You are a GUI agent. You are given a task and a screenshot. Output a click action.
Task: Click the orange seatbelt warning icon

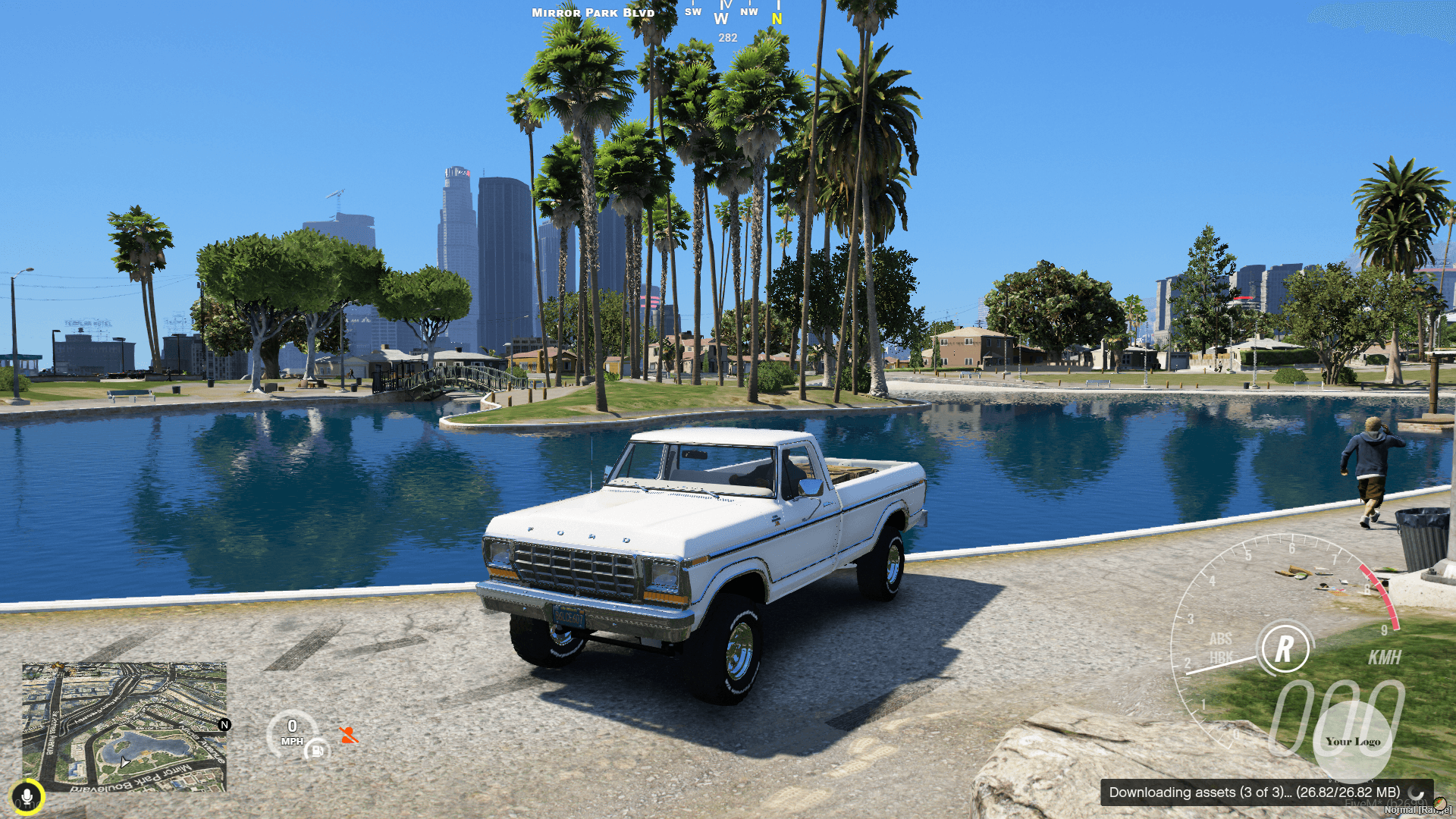348,735
